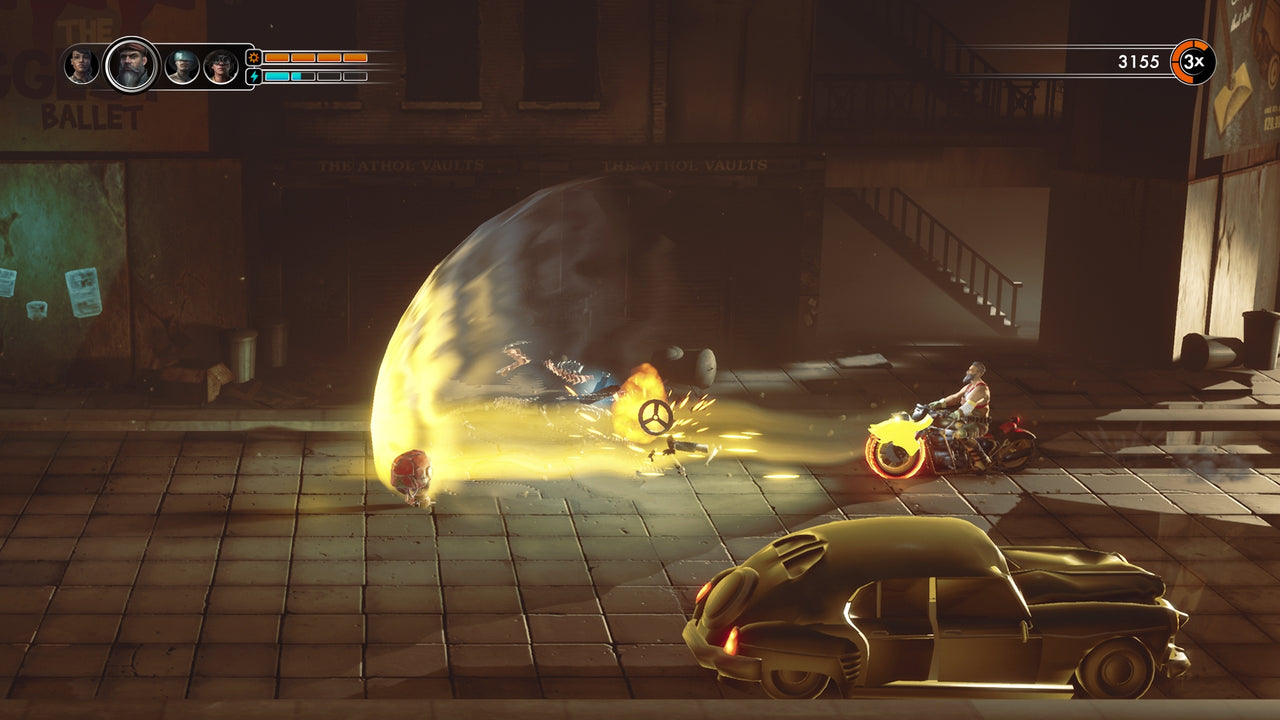Select the soldier portrait with blue helmet
1280x720 pixels.
181,65
